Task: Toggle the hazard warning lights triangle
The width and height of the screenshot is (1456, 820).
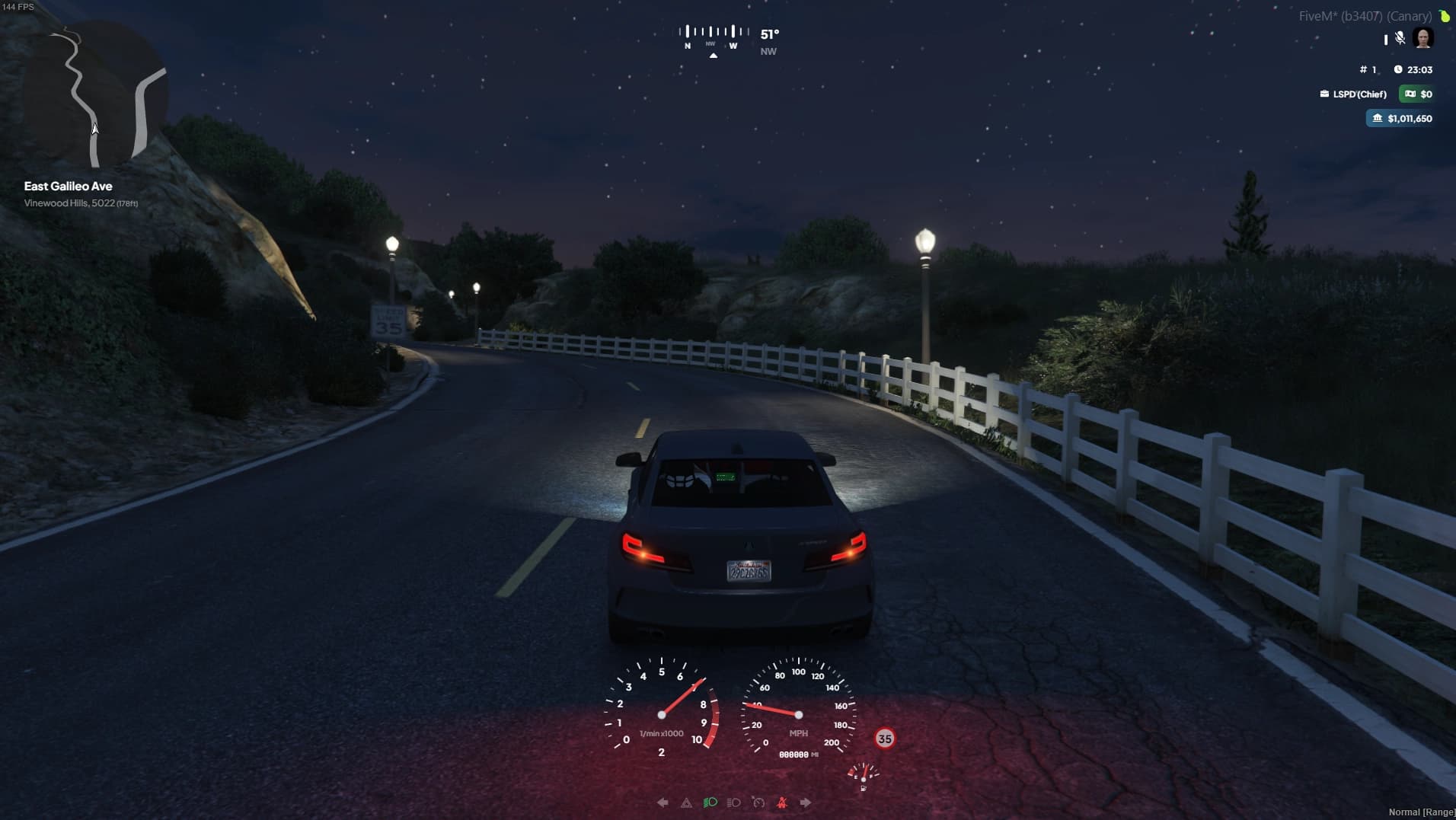Action: coord(687,802)
